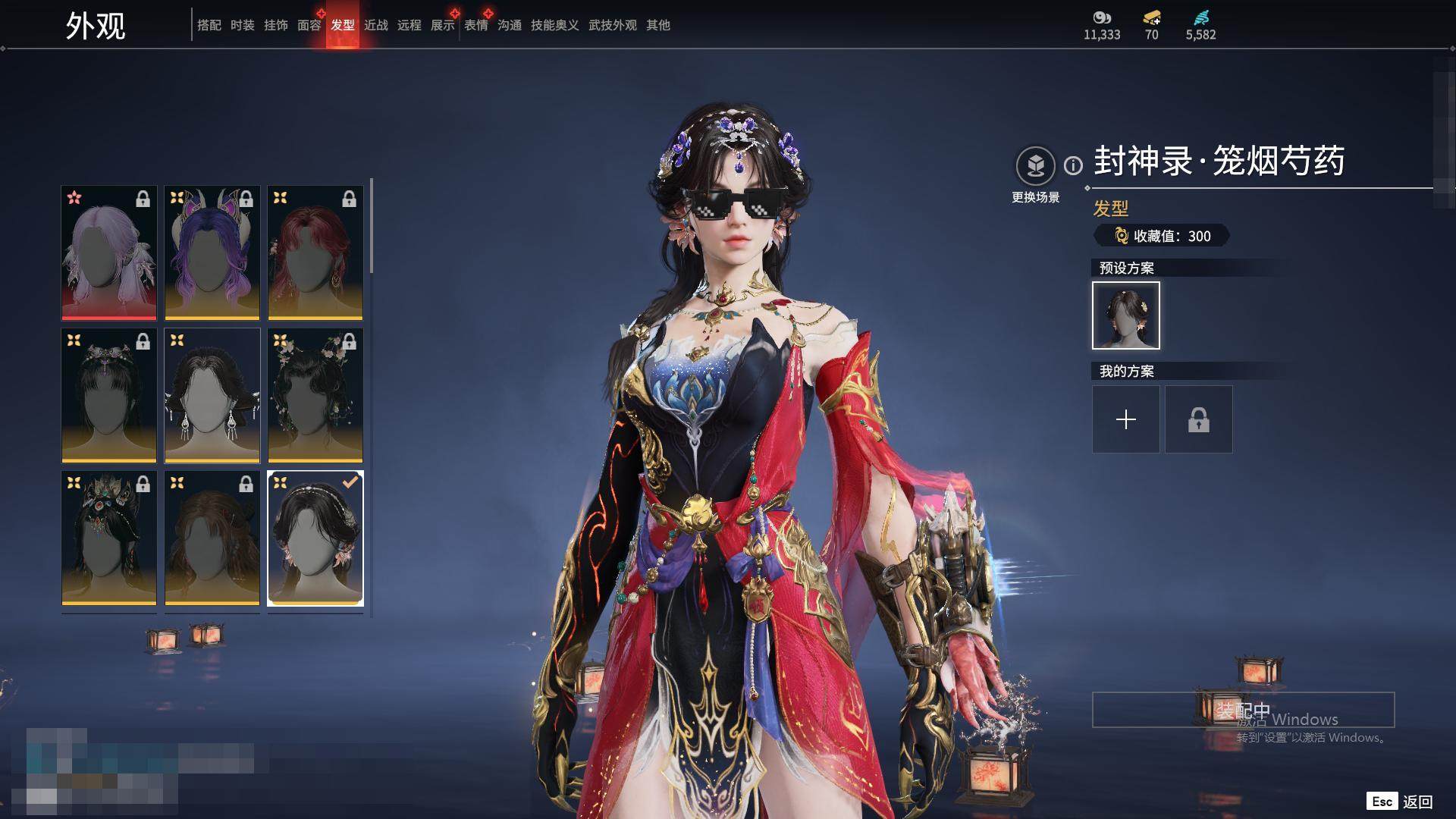The image size is (1456, 819).
Task: Show the 表情 emotes tab
Action: point(475,25)
